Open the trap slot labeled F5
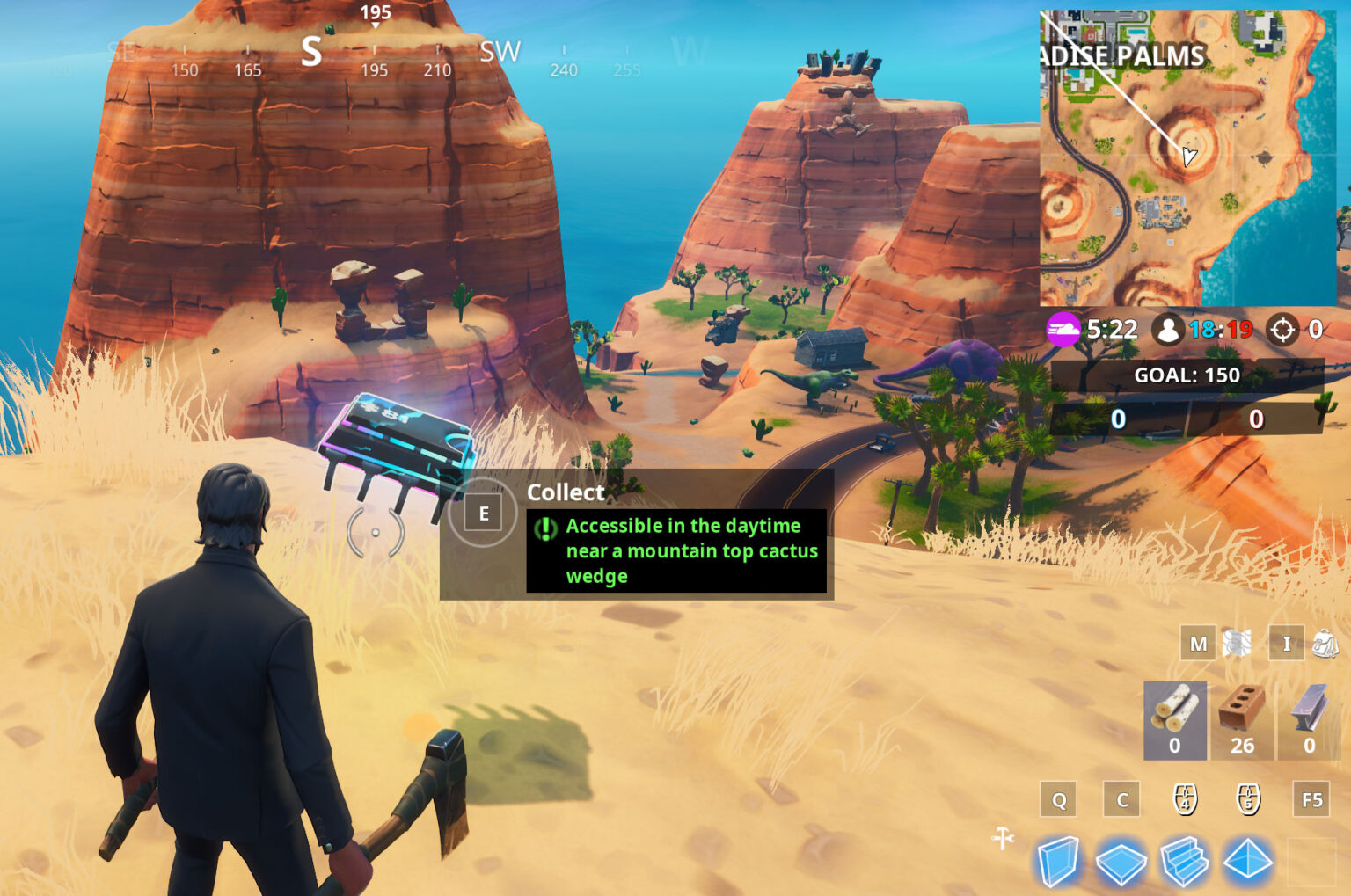The height and width of the screenshot is (896, 1351). click(x=1312, y=800)
